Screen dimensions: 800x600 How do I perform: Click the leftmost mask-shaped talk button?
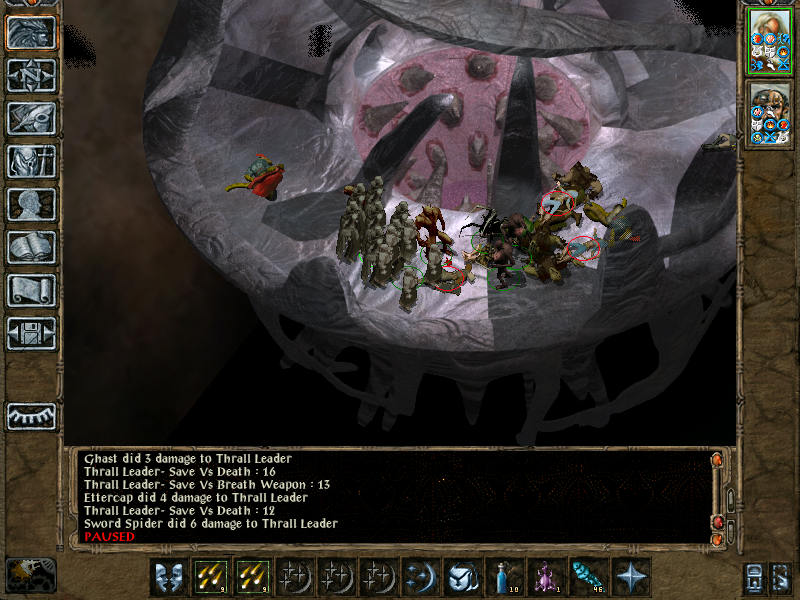(x=168, y=577)
